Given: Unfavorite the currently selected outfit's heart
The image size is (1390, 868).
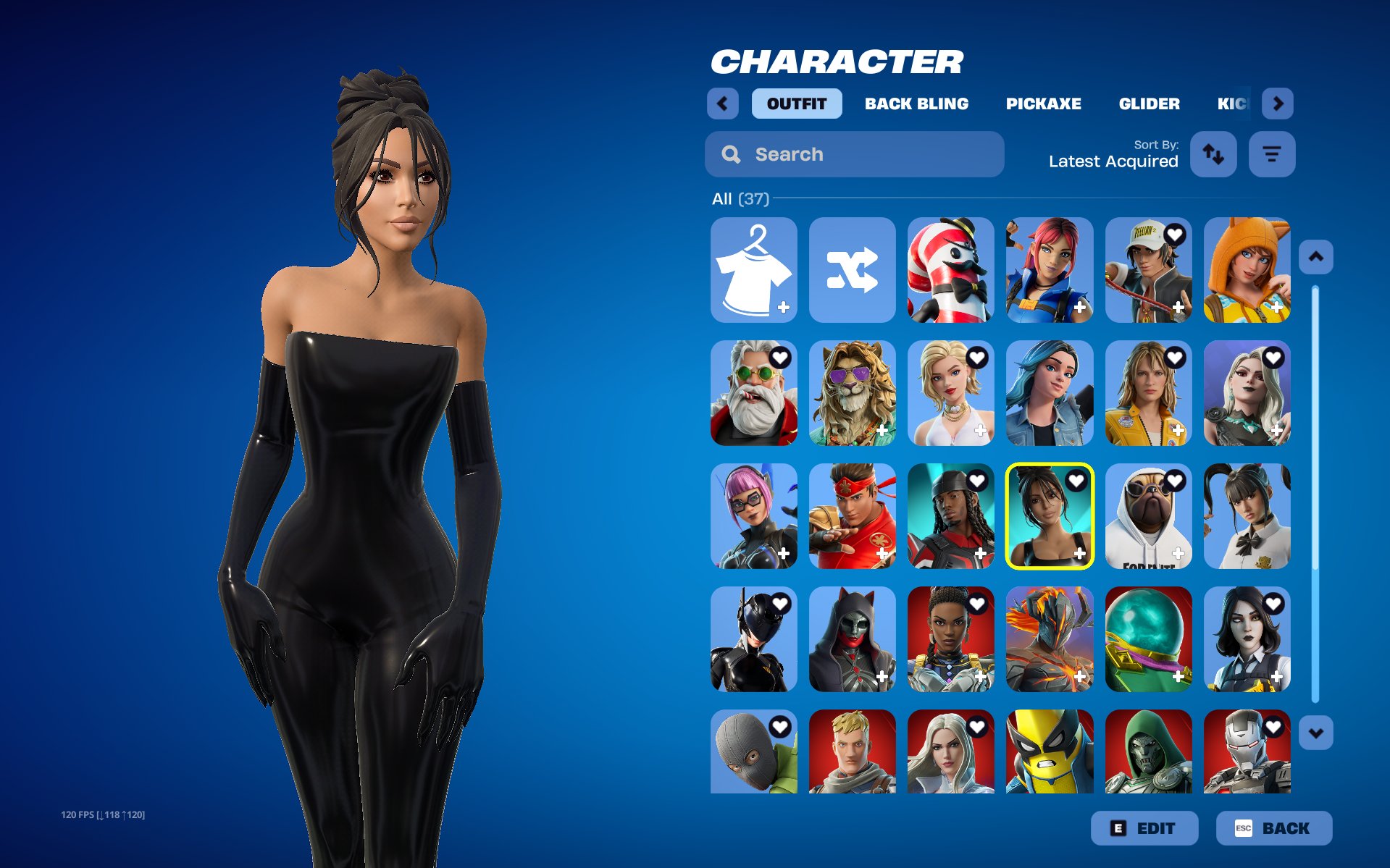Looking at the screenshot, I should coord(1077,480).
